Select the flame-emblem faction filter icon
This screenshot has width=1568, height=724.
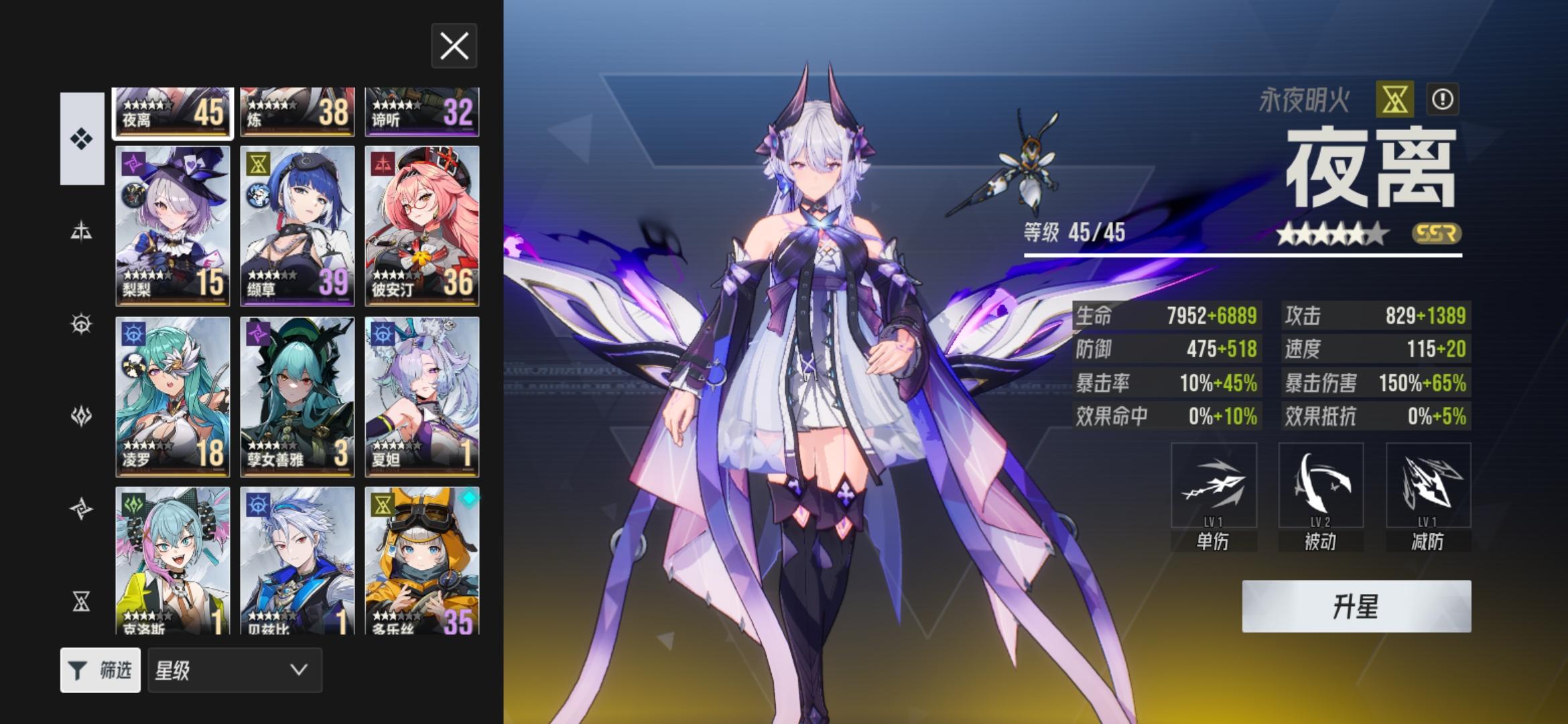(x=80, y=416)
